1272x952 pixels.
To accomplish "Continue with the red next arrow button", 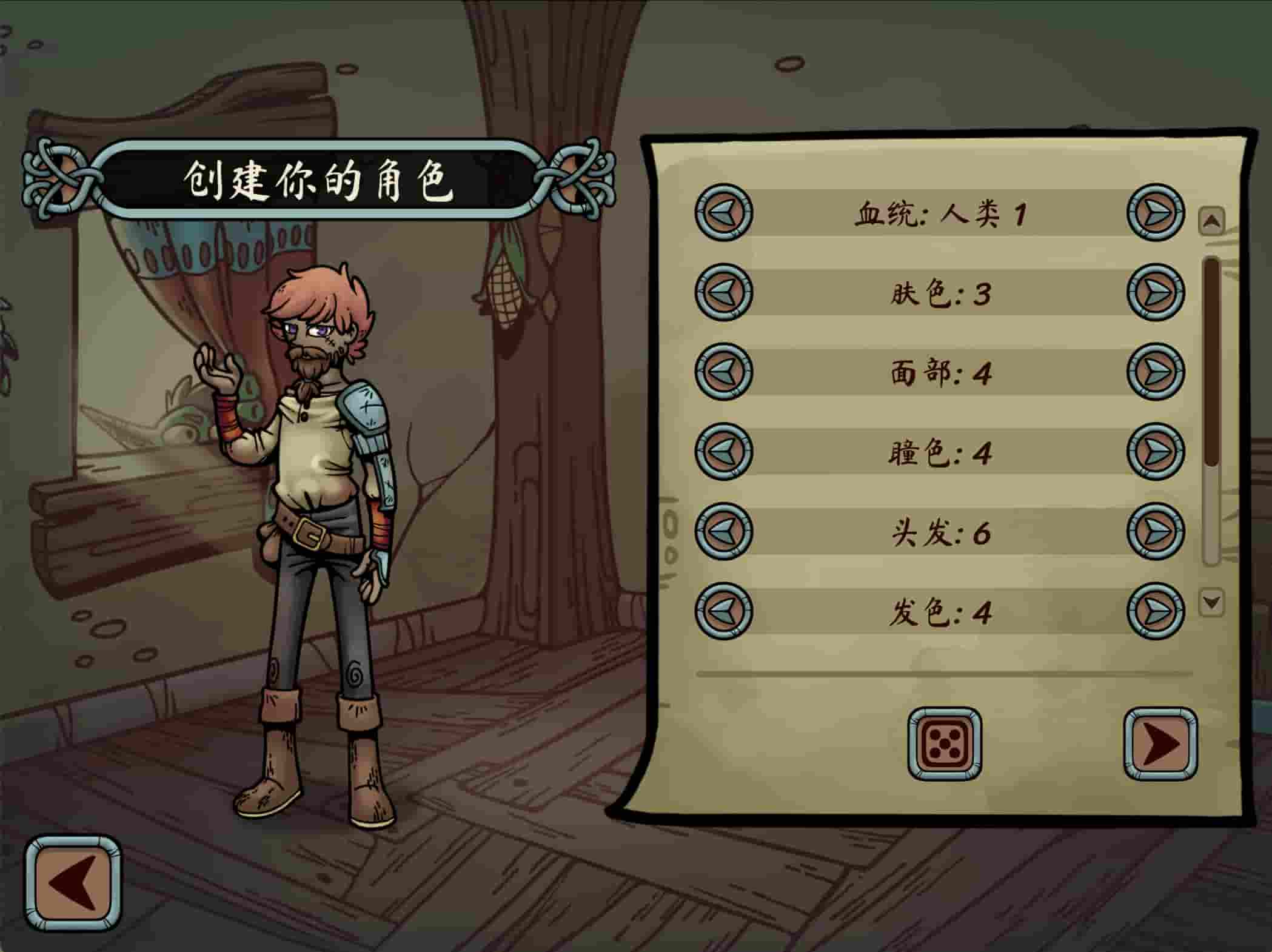I will click(1160, 744).
